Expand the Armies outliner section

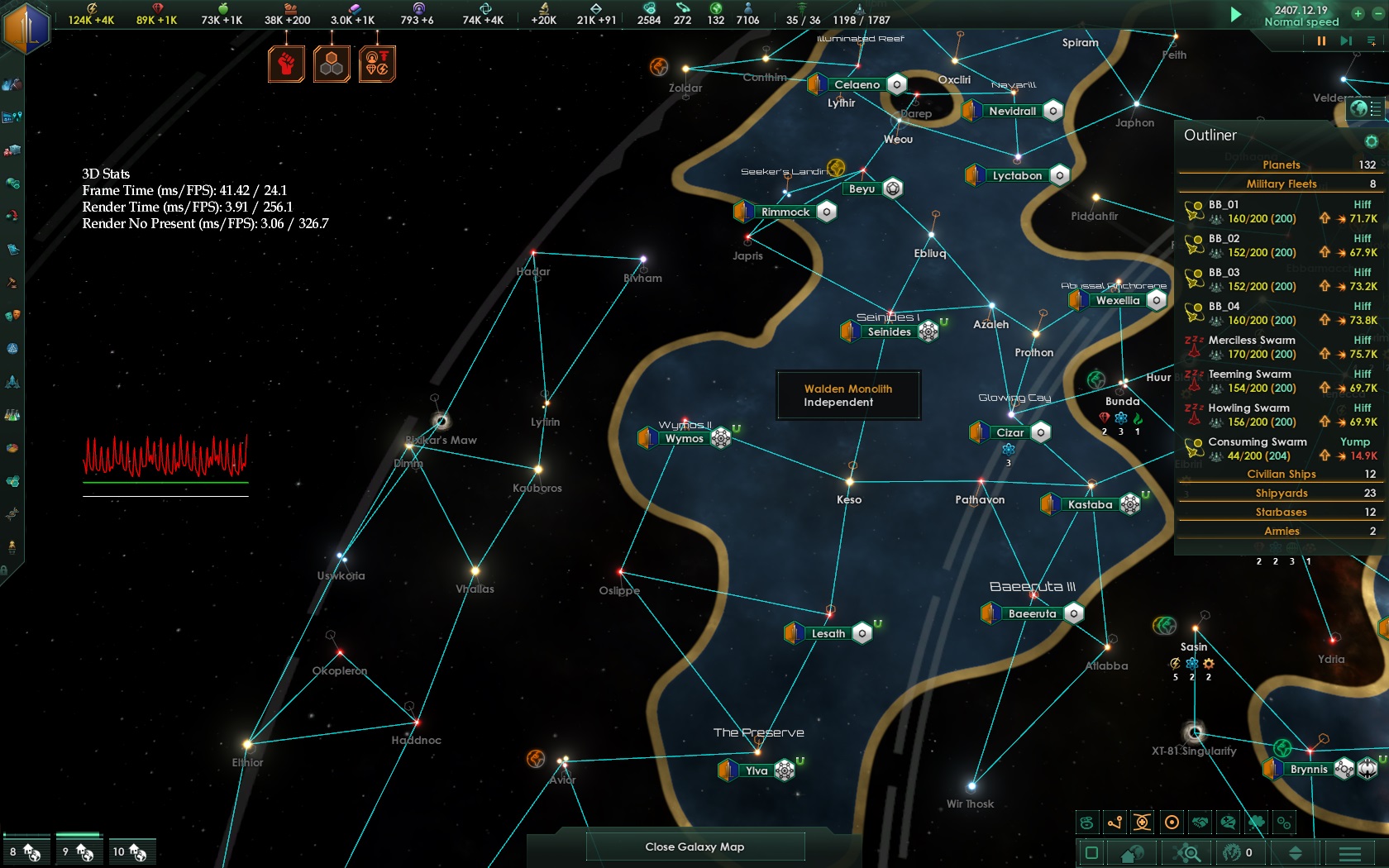(1281, 531)
